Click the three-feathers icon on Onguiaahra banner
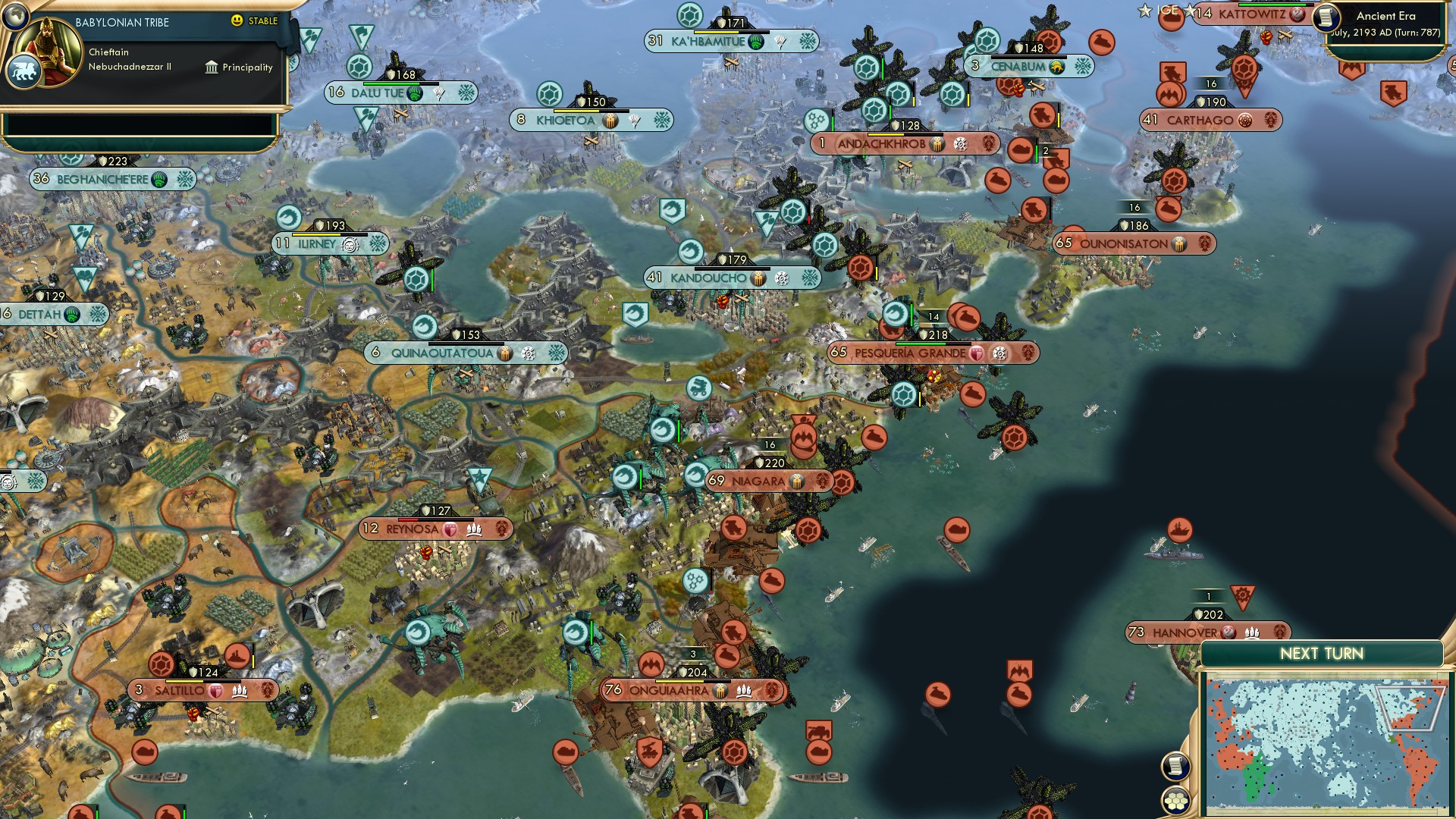This screenshot has width=1456, height=819. (744, 692)
